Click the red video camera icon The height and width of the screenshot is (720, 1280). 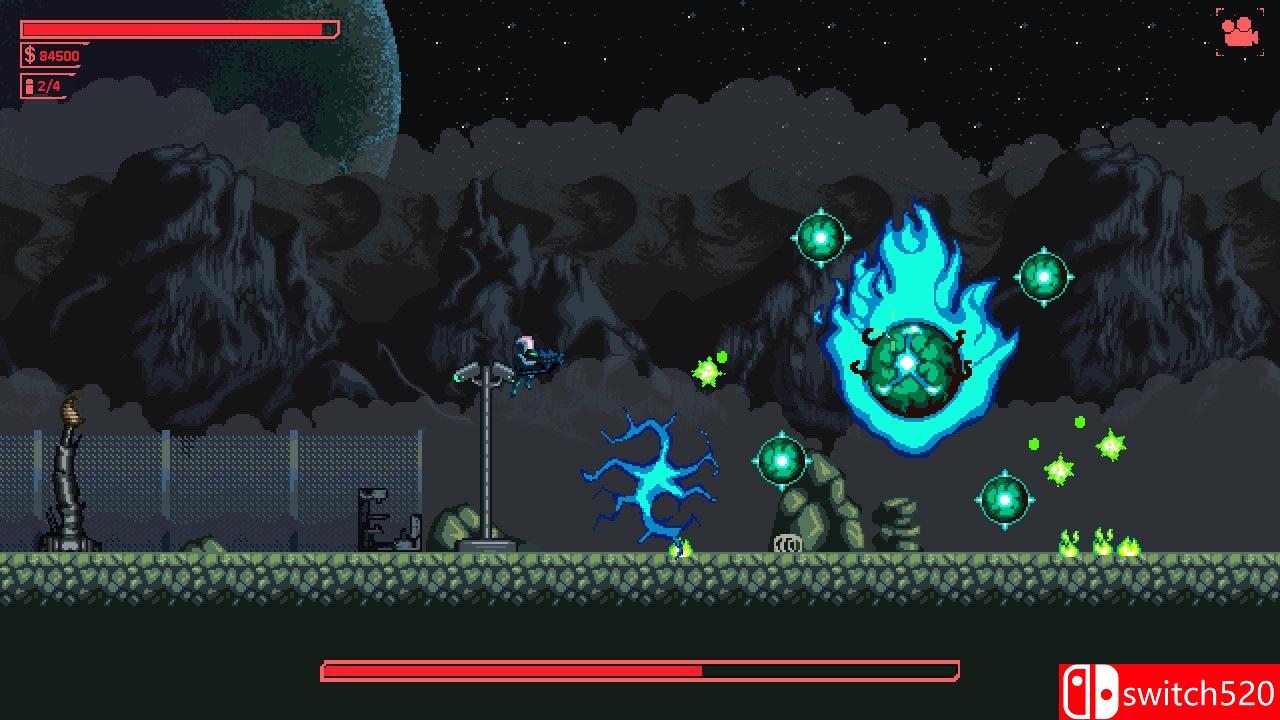pyautogui.click(x=1240, y=31)
